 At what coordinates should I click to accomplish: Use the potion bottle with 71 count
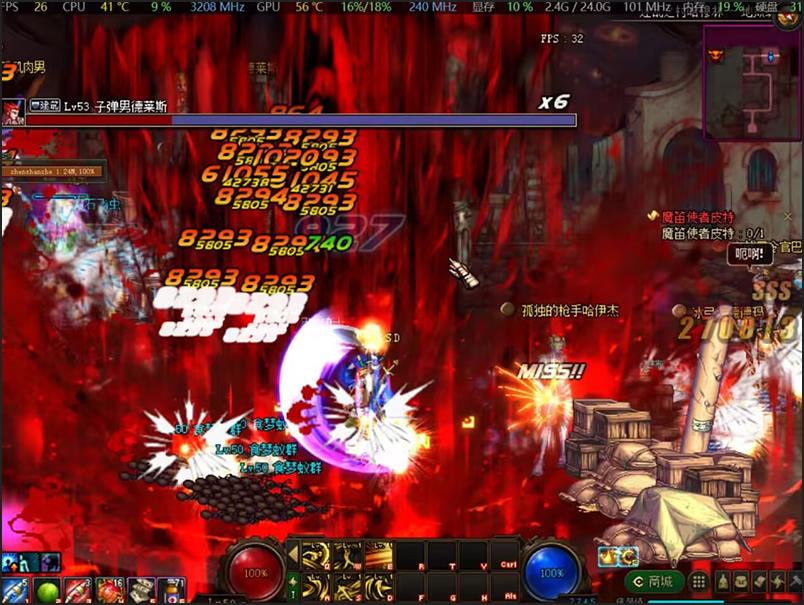pyautogui.click(x=170, y=590)
